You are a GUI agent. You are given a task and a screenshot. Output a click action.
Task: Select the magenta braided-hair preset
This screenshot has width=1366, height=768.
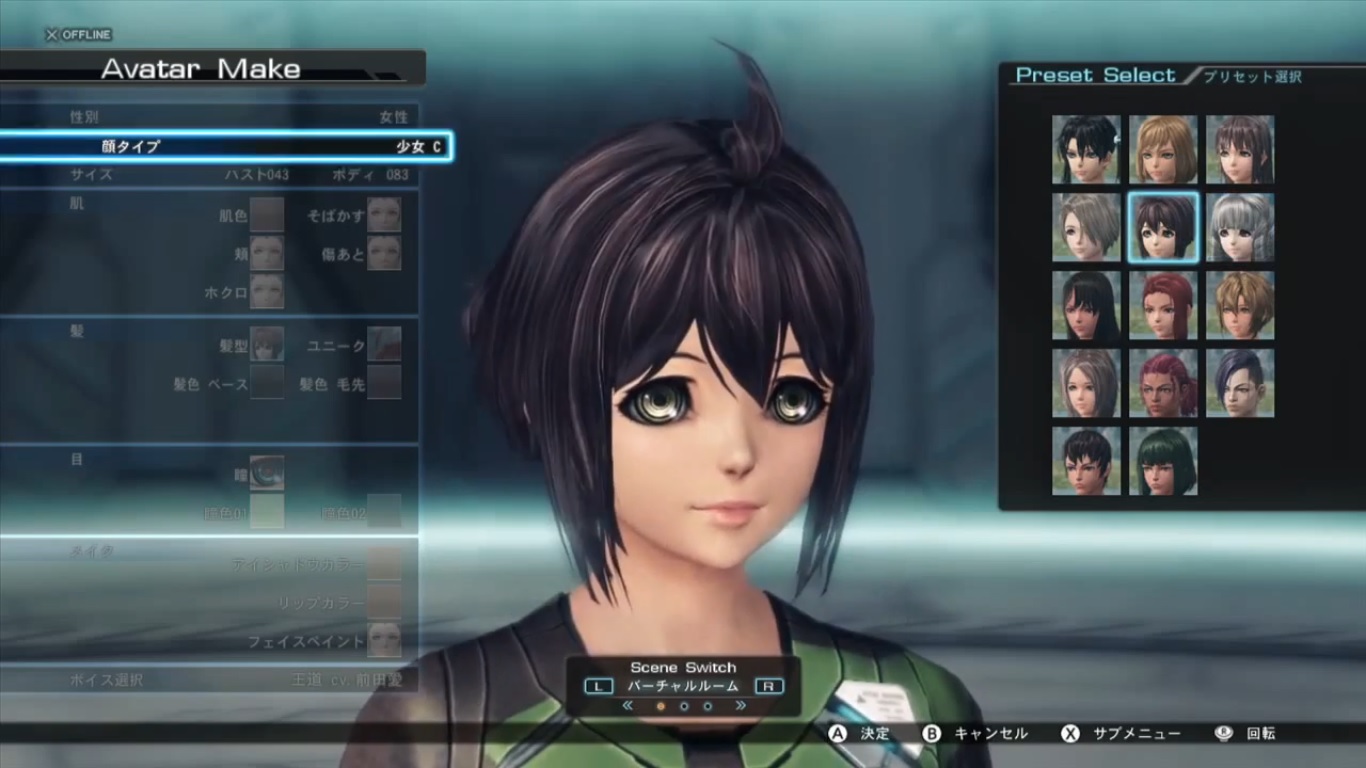coord(1163,383)
